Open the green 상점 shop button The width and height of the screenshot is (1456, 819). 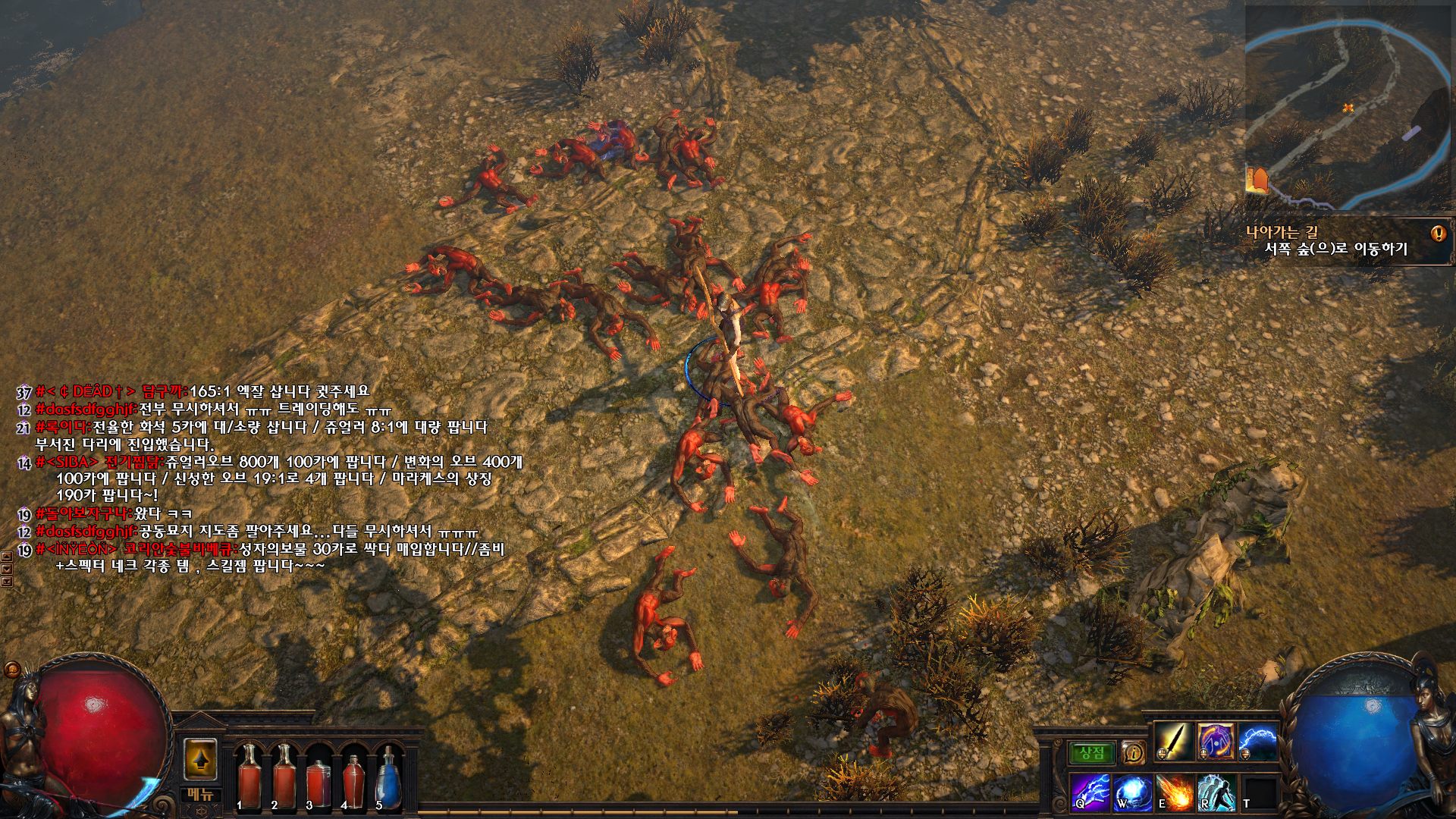pyautogui.click(x=1092, y=752)
